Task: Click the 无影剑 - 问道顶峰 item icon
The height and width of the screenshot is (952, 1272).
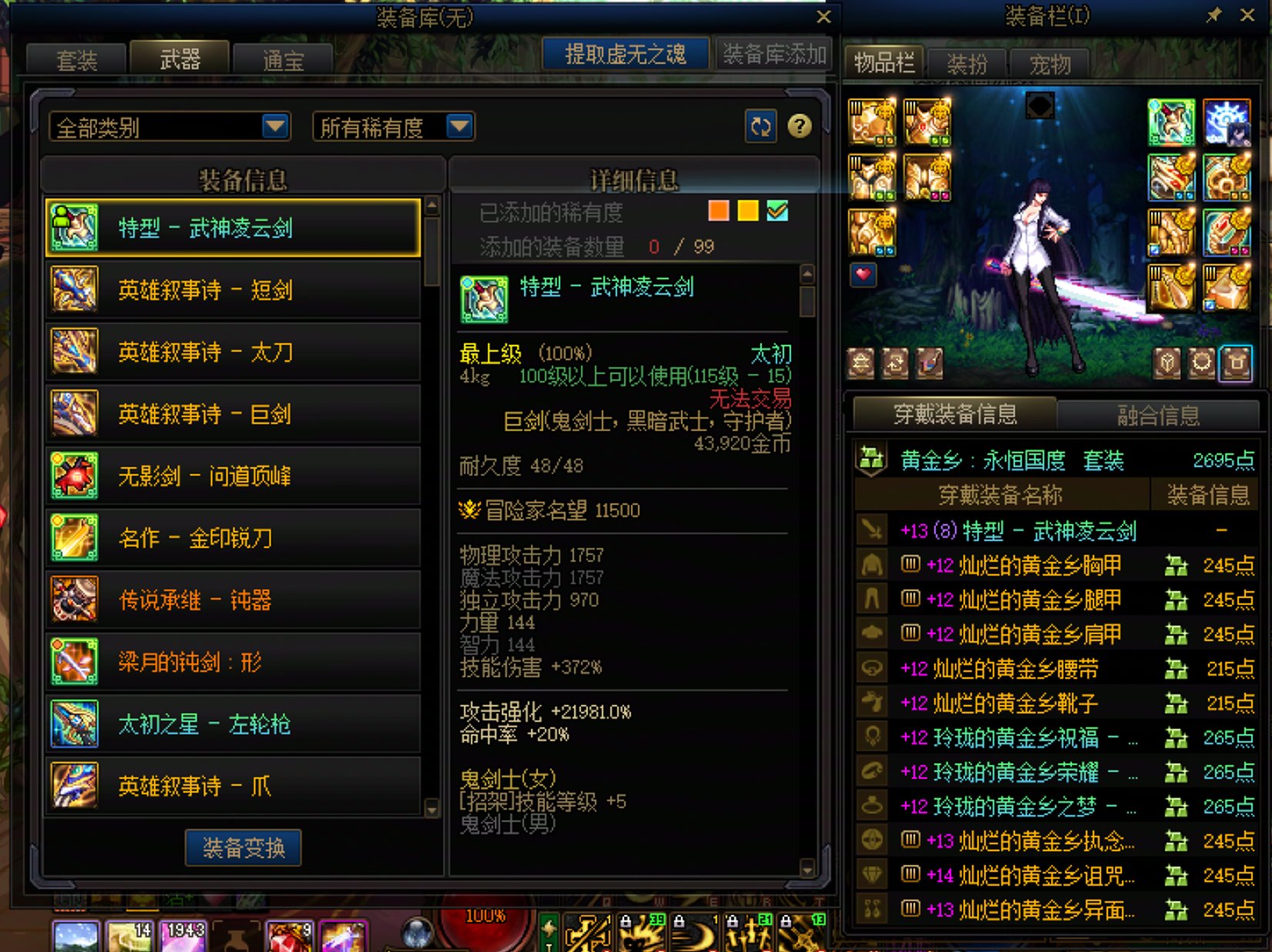Action: [x=73, y=476]
